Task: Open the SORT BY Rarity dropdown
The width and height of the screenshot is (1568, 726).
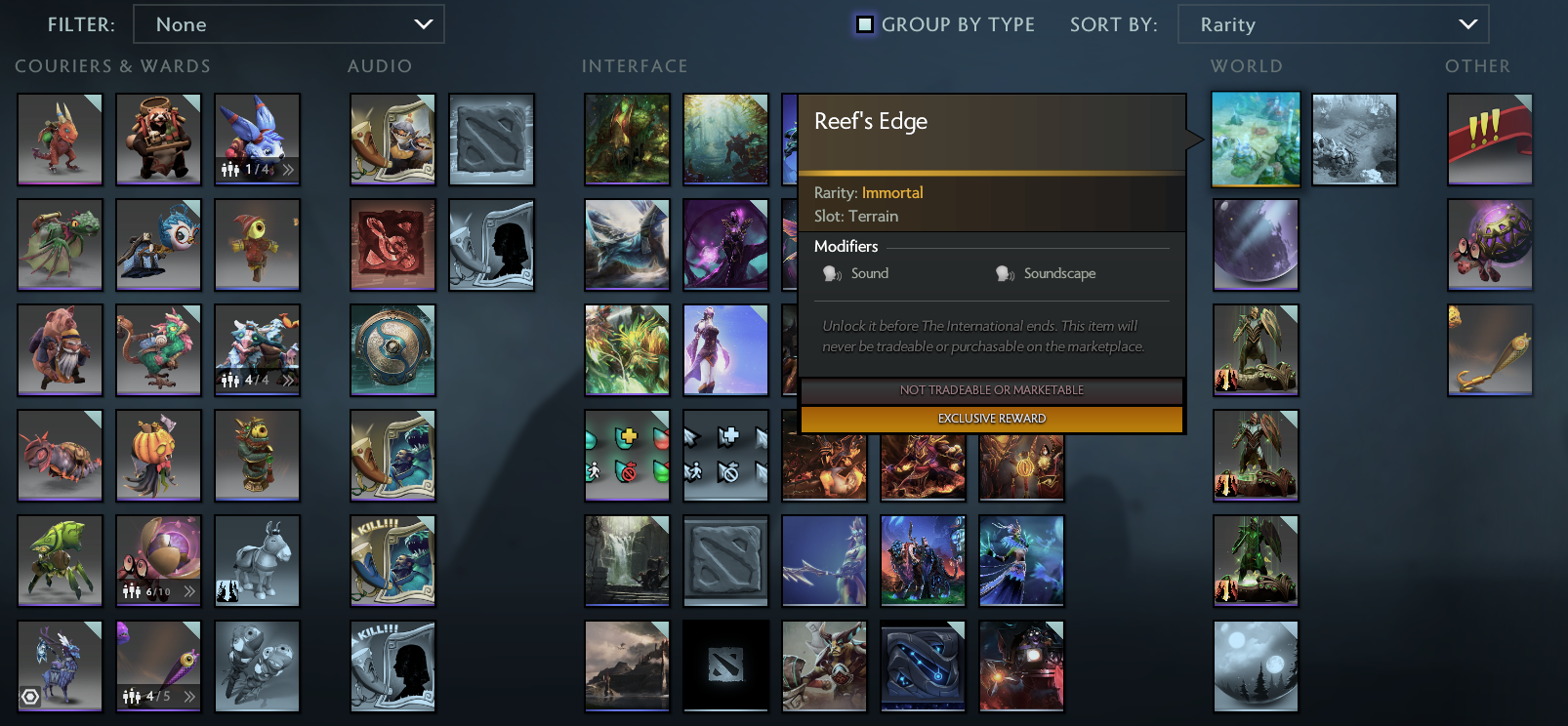Action: pos(1334,23)
